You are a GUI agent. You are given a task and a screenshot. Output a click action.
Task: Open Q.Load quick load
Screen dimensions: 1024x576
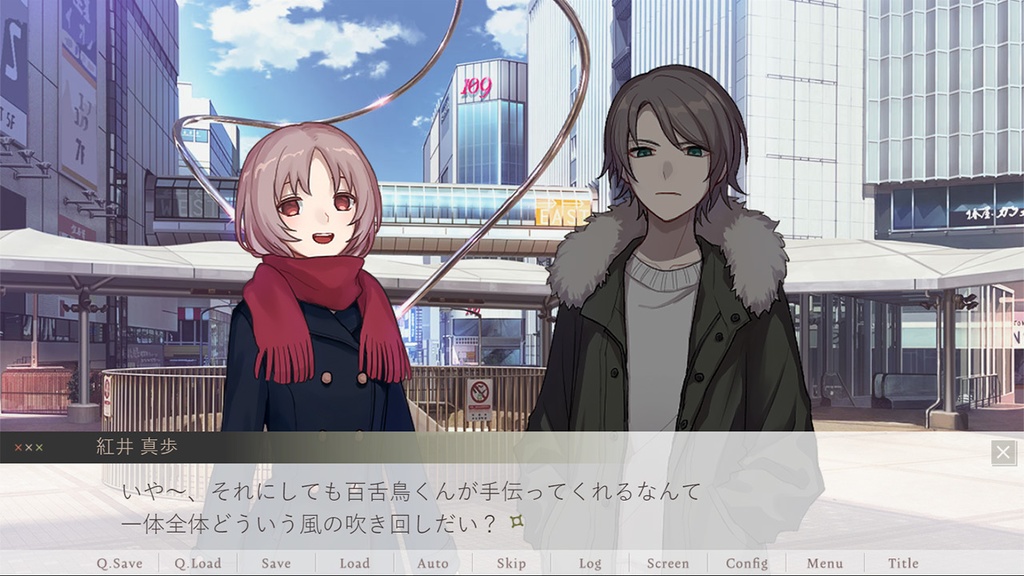197,563
